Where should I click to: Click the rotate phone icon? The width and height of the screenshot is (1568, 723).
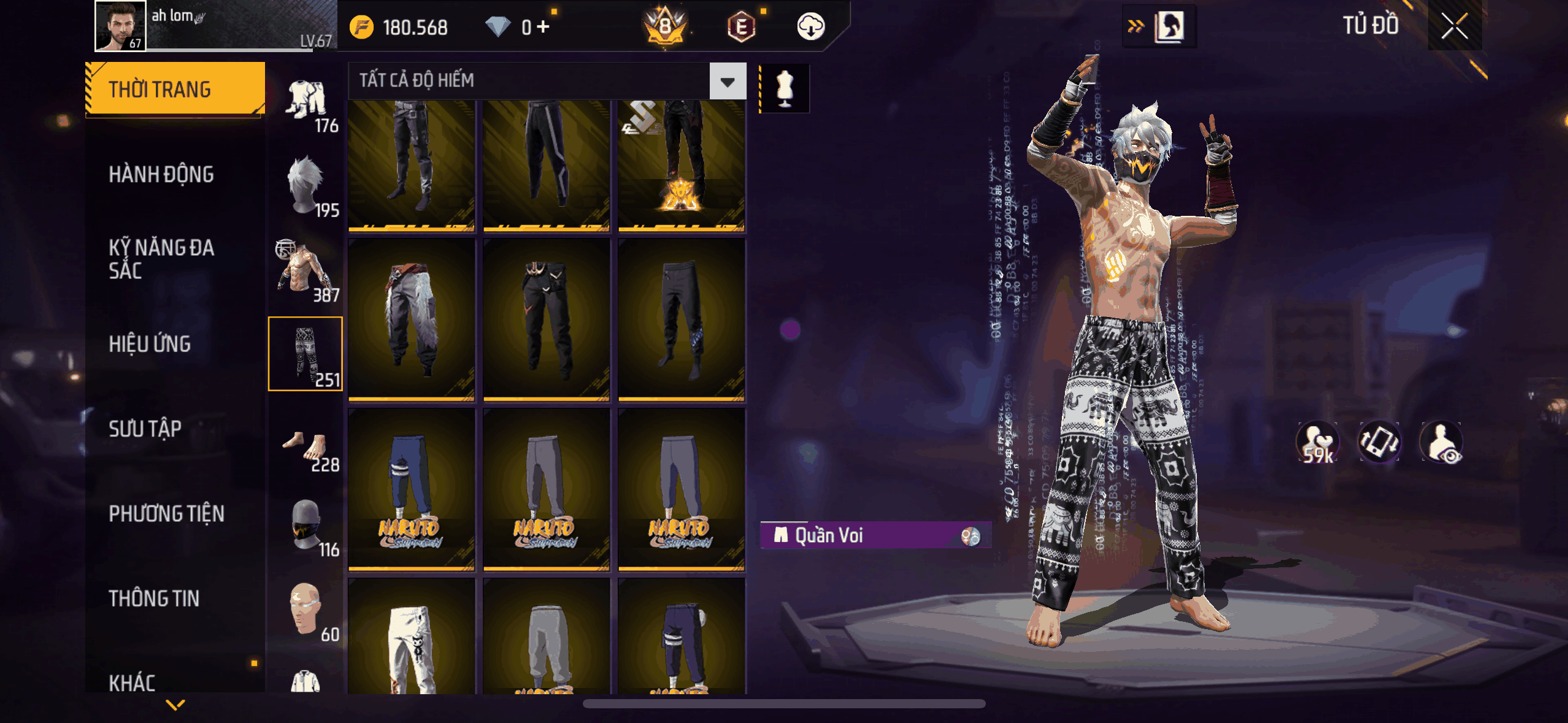point(1379,443)
